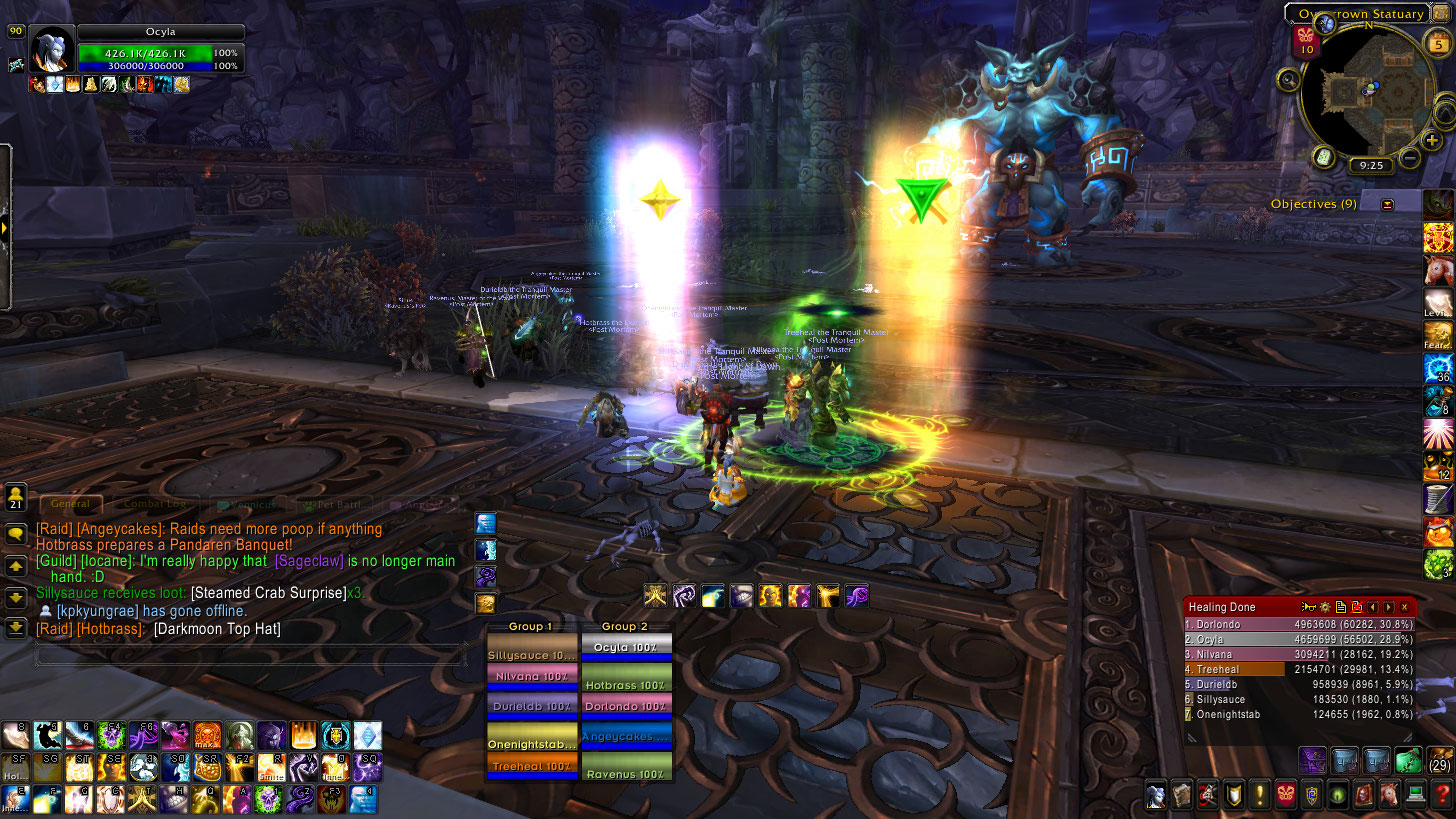
Task: Open the Healing Done meter gear settings
Action: pyautogui.click(x=1325, y=607)
